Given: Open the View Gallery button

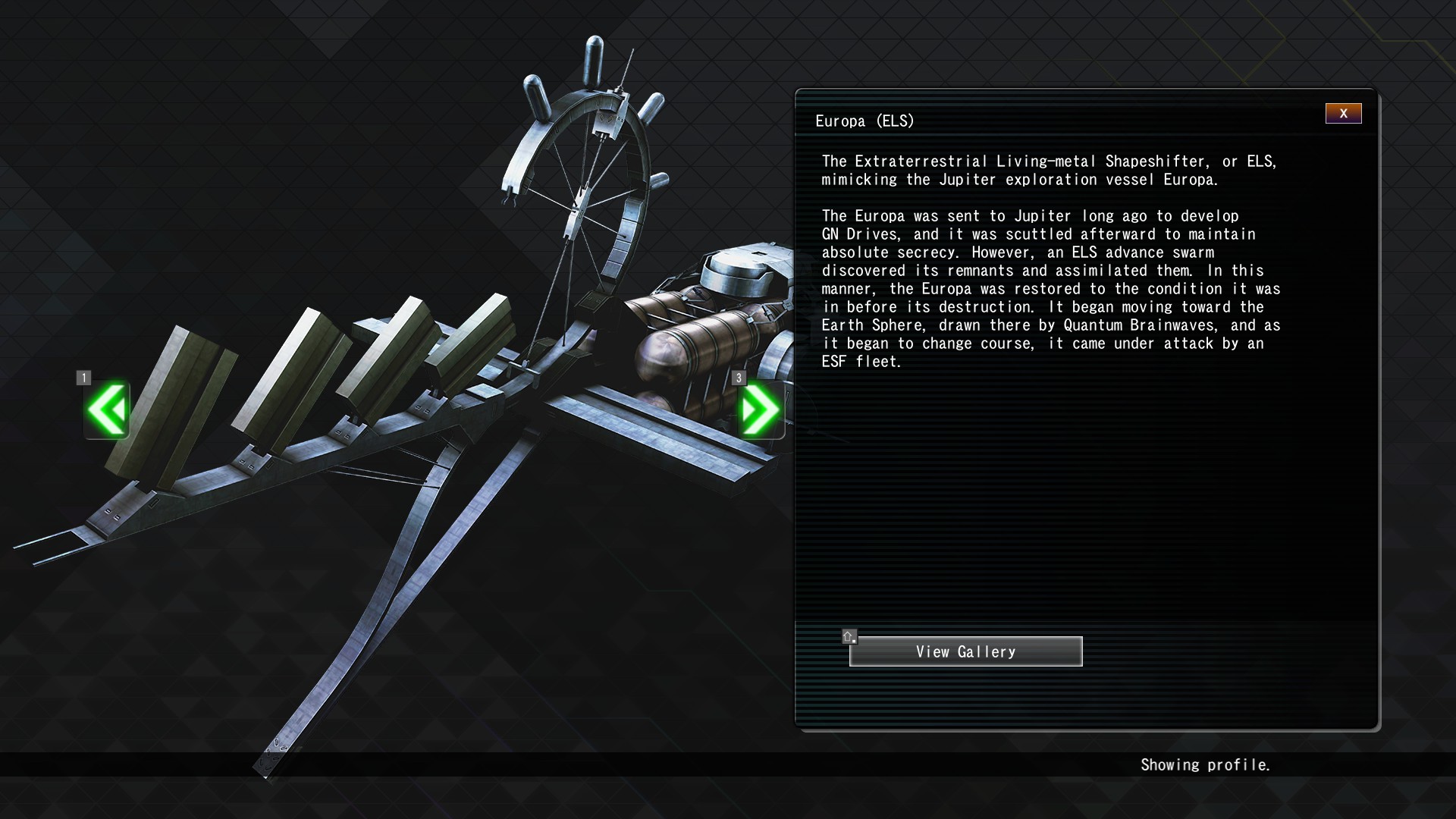Looking at the screenshot, I should pos(965,651).
